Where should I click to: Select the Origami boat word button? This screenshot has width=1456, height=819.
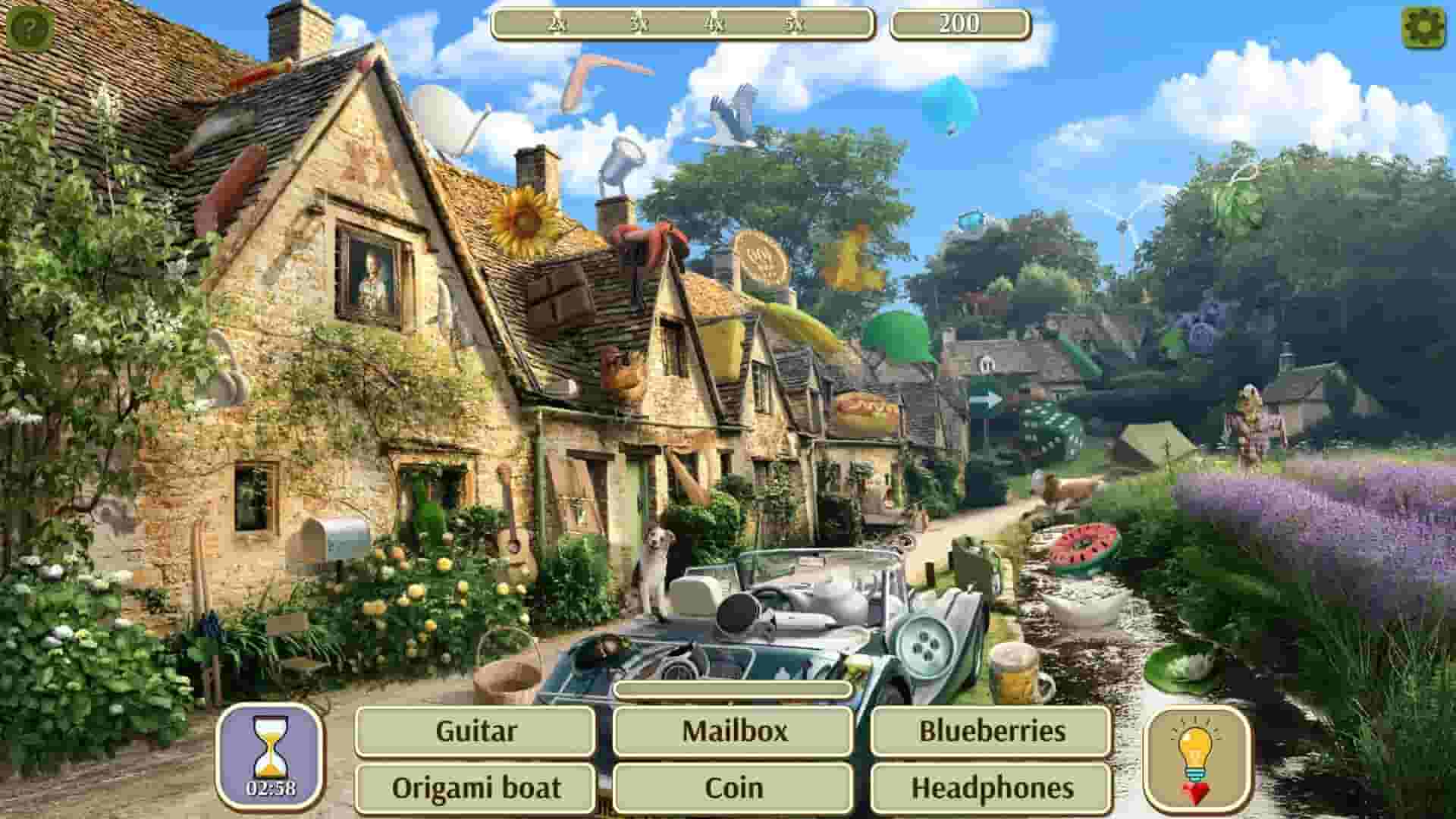click(x=477, y=787)
